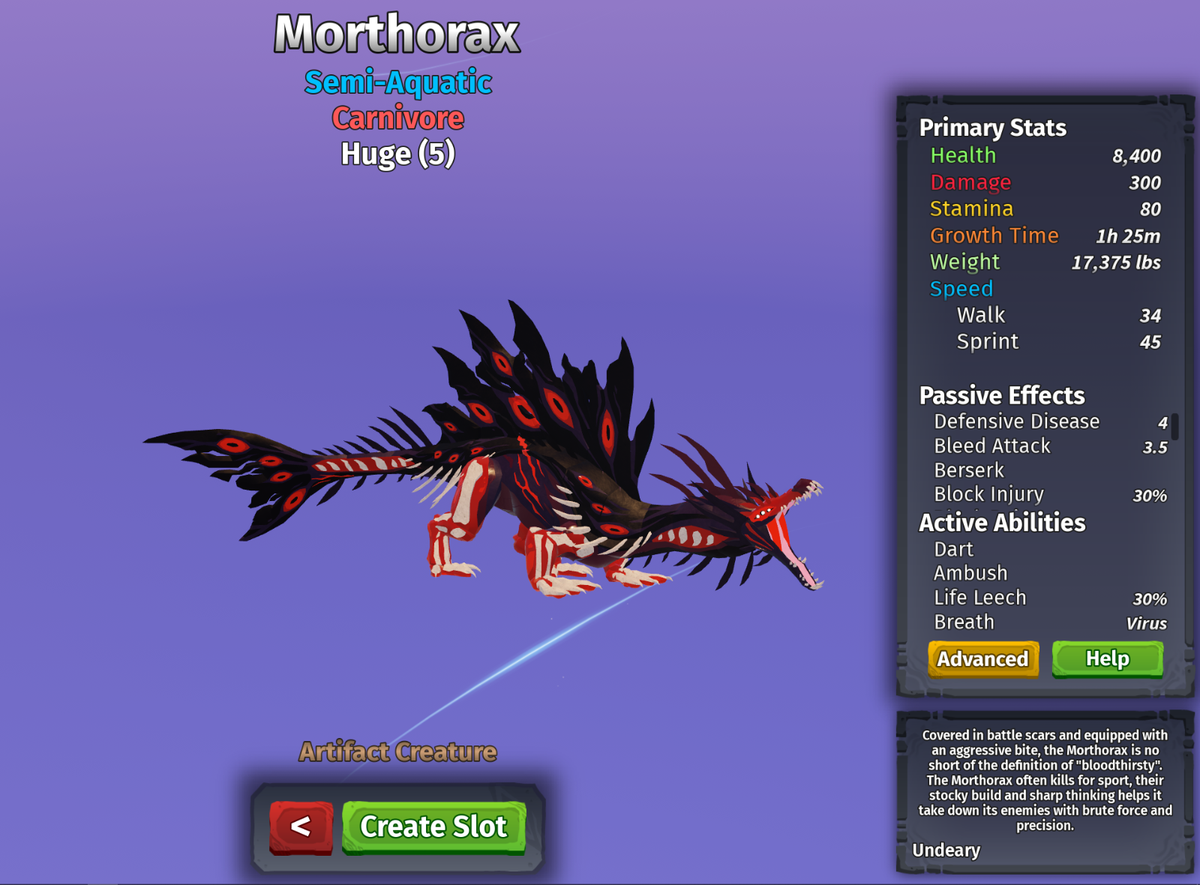
Task: Open the Help panel
Action: click(1107, 659)
